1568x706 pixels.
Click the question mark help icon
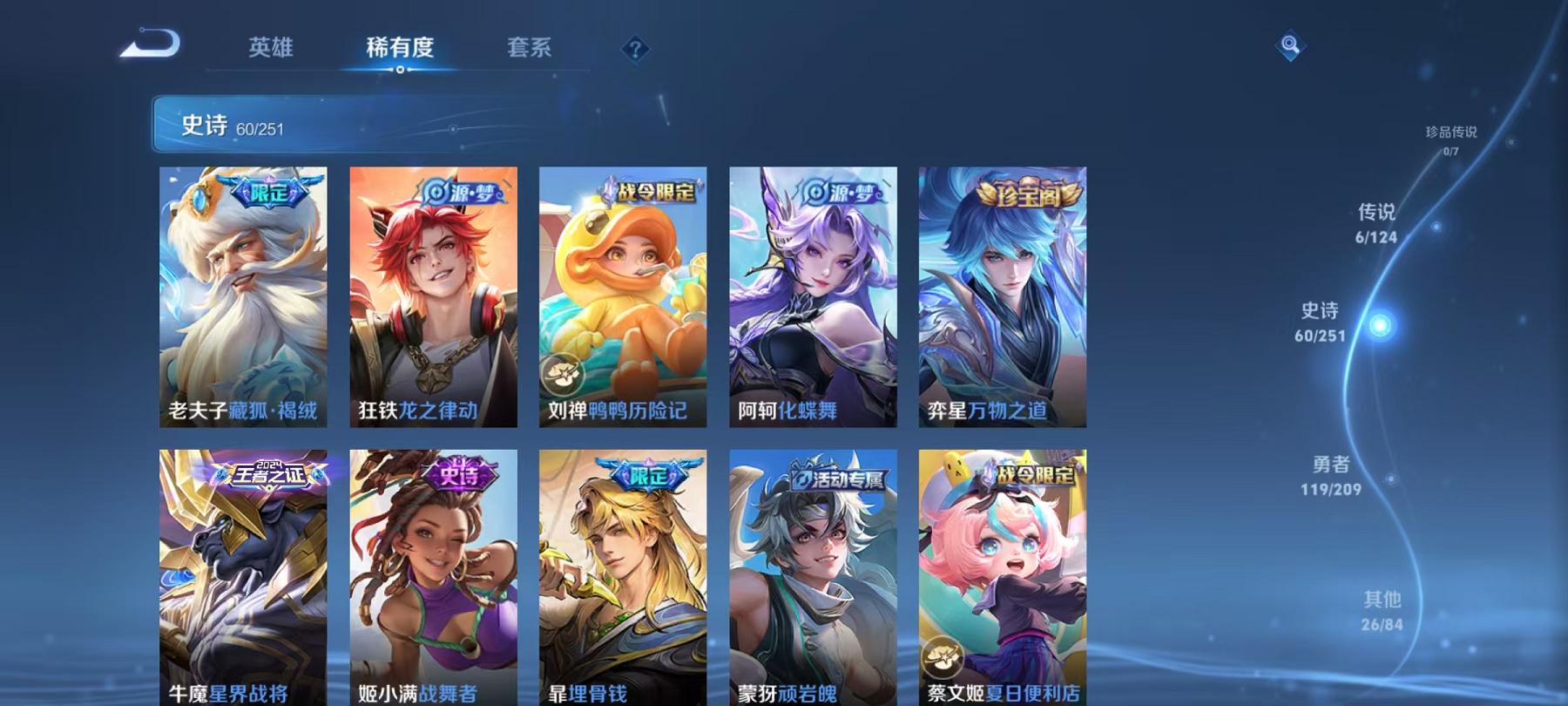[x=637, y=50]
